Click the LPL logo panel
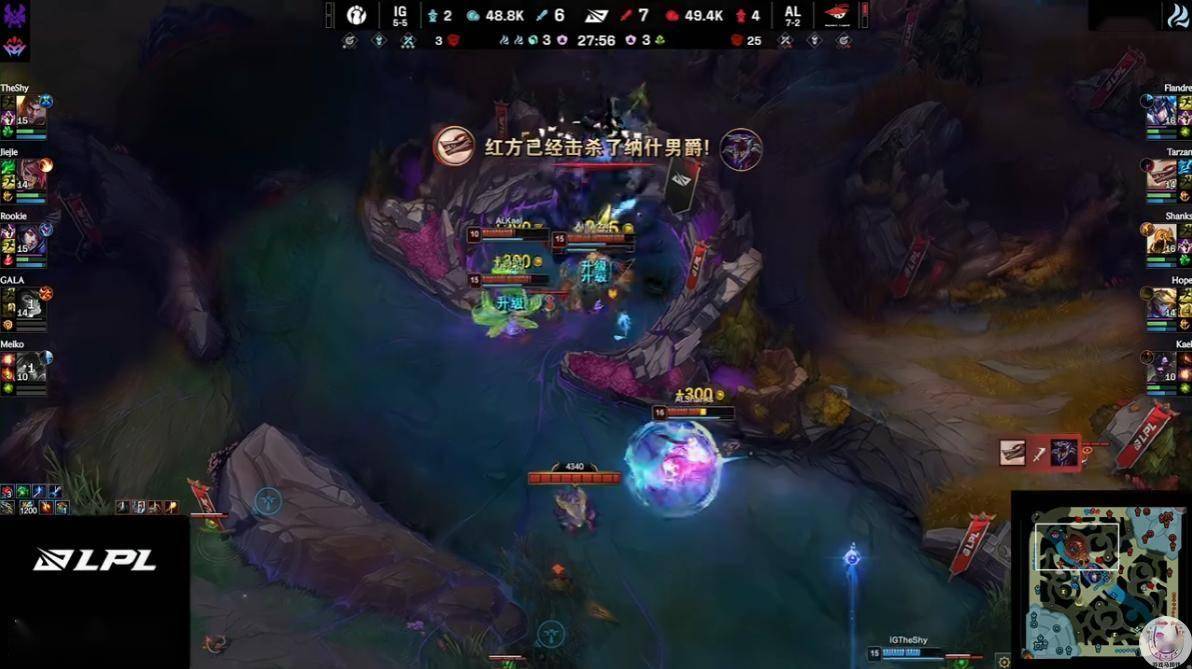 95,560
